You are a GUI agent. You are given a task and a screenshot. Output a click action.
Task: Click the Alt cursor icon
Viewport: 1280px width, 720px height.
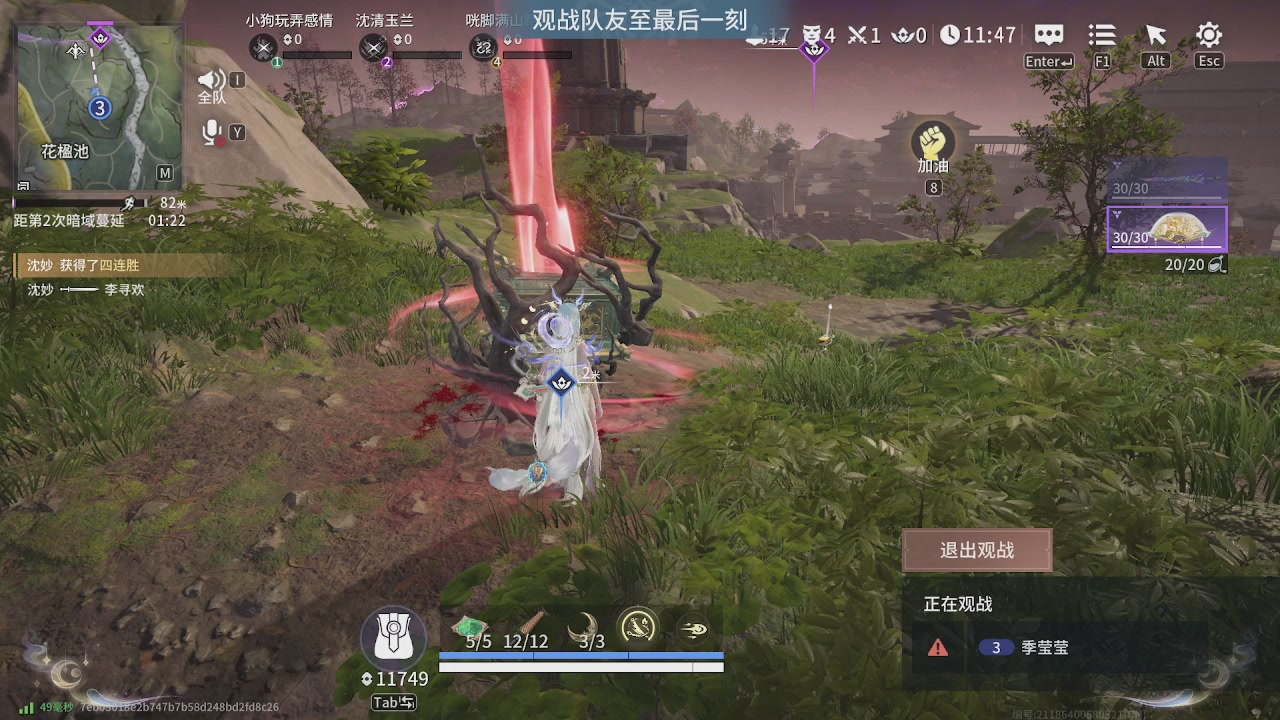1155,34
